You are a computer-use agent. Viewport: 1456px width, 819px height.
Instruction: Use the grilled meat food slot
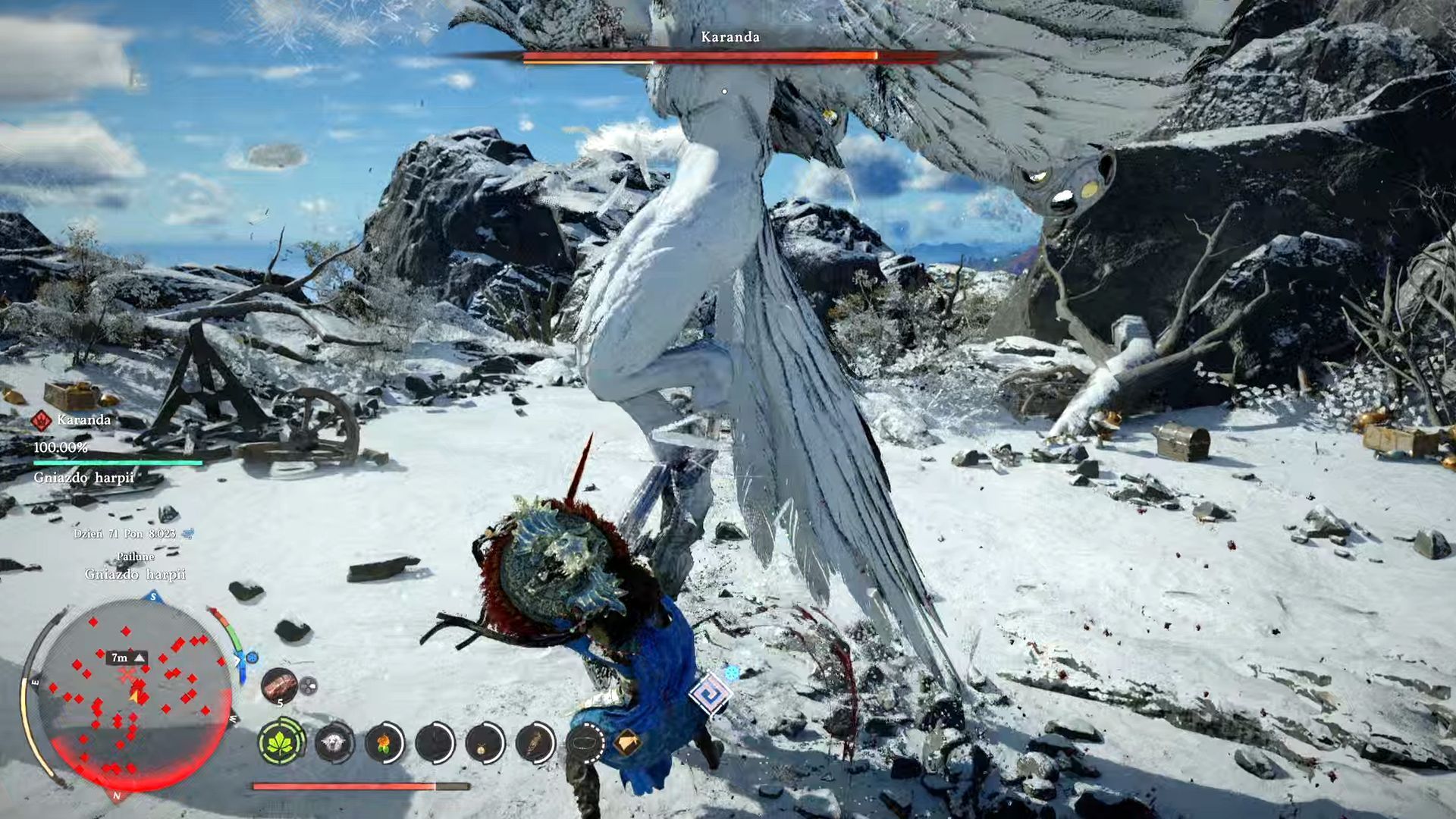(279, 686)
